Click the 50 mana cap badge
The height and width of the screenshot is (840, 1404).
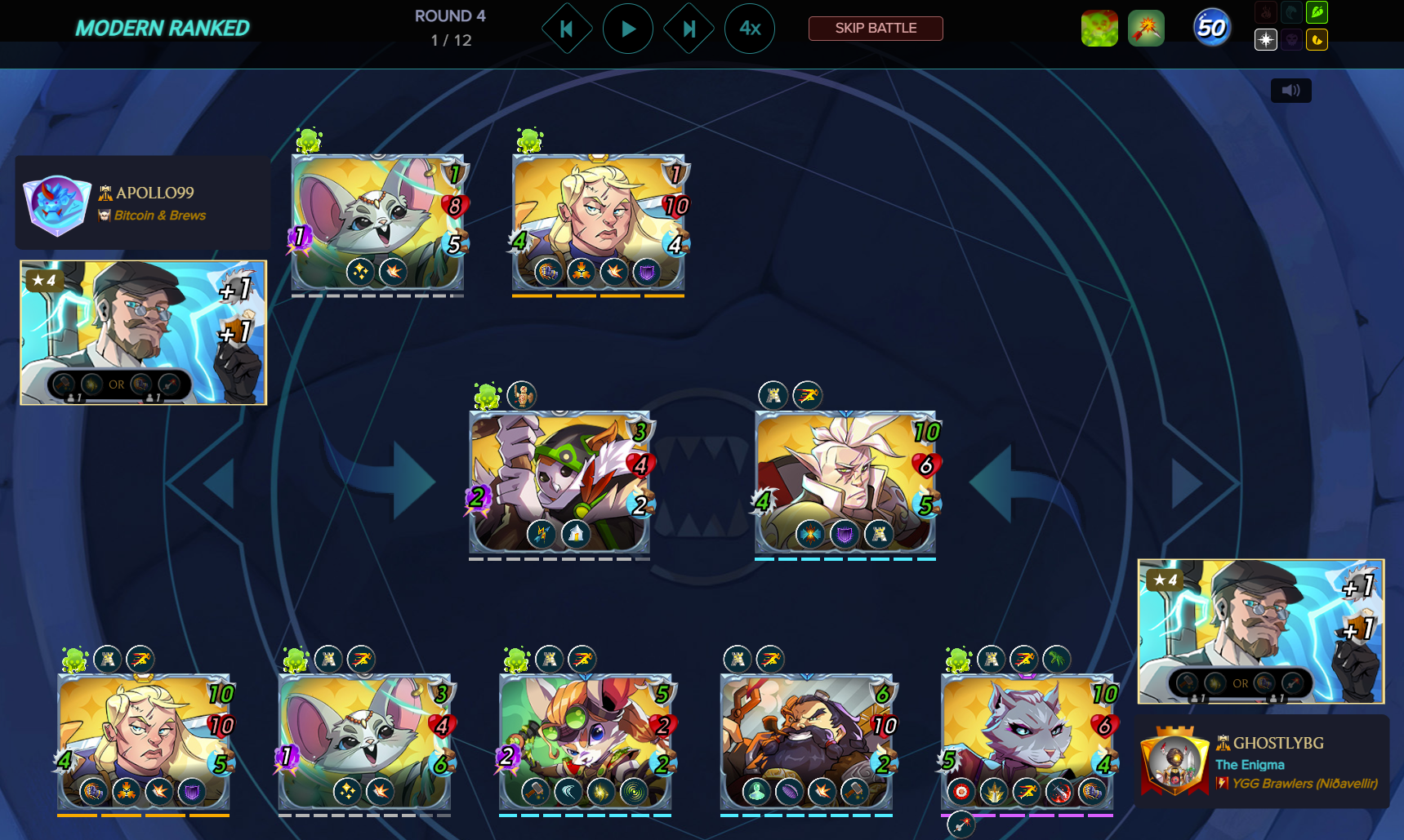tap(1211, 29)
